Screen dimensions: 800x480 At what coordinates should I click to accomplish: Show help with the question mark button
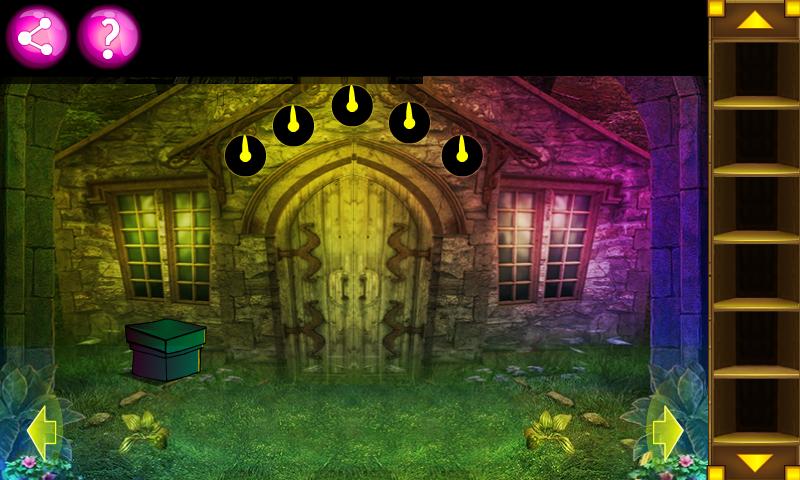(x=108, y=37)
